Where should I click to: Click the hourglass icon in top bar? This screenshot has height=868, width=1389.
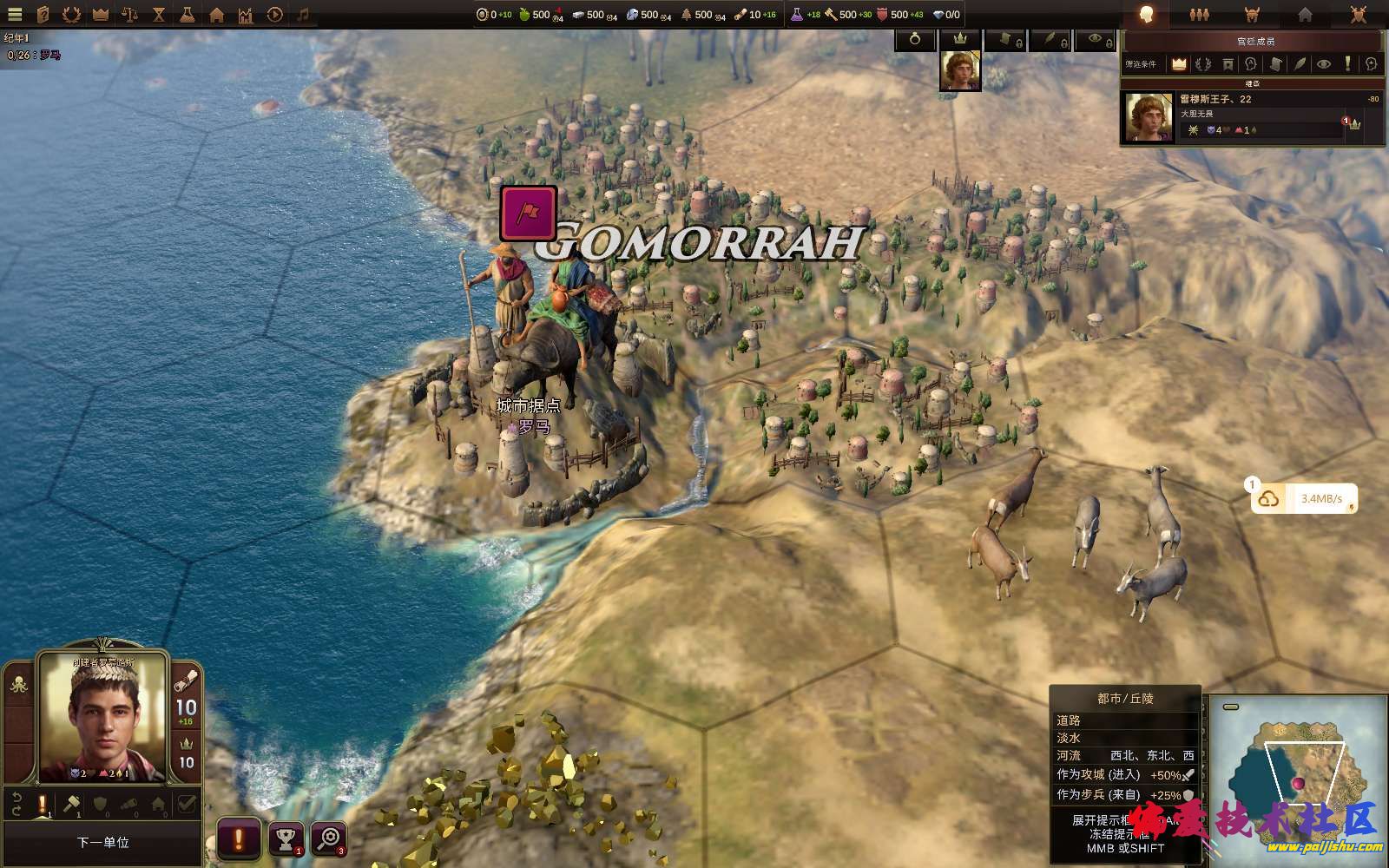click(x=158, y=14)
